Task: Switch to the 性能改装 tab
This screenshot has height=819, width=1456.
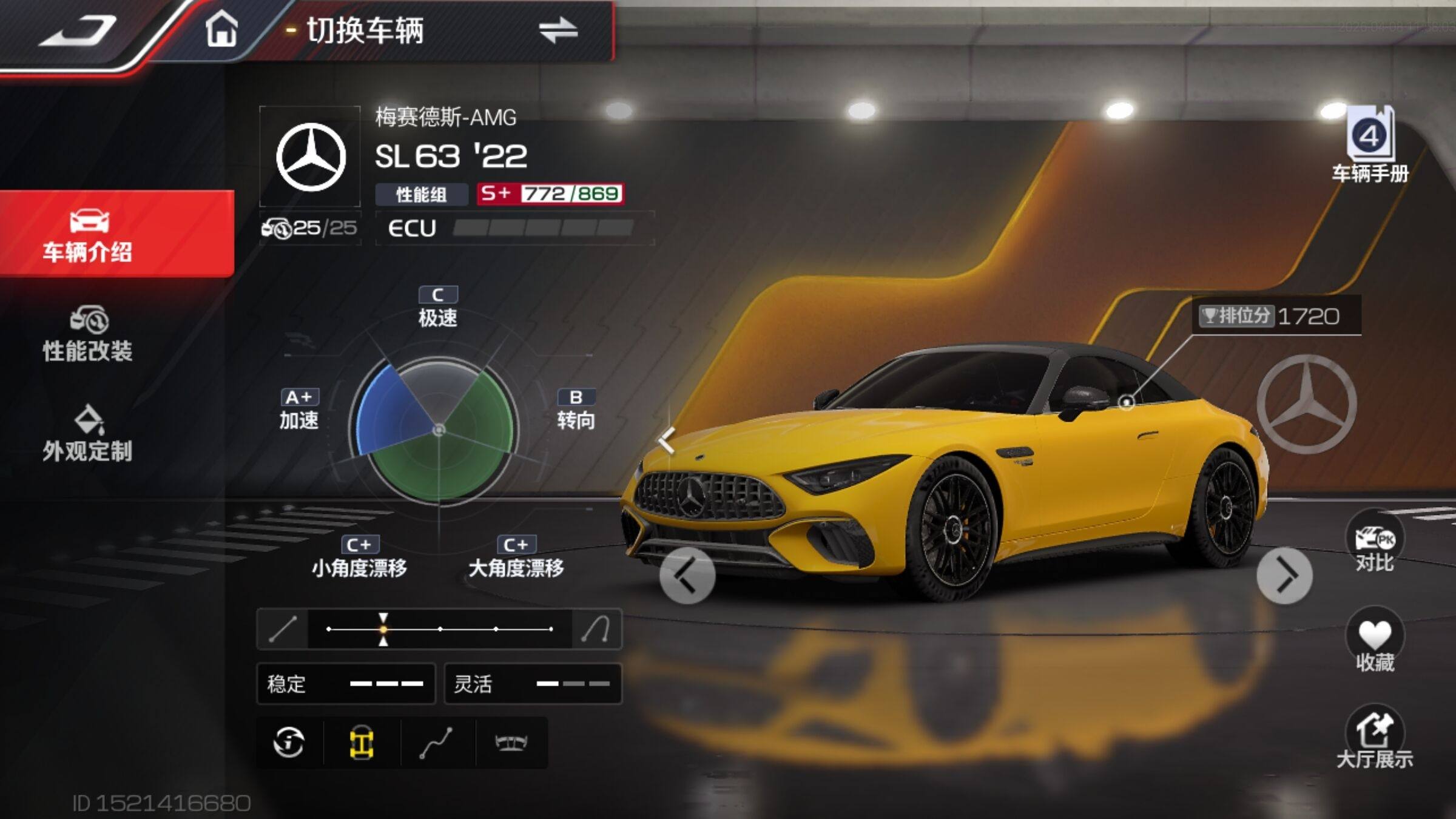Action: coord(88,334)
